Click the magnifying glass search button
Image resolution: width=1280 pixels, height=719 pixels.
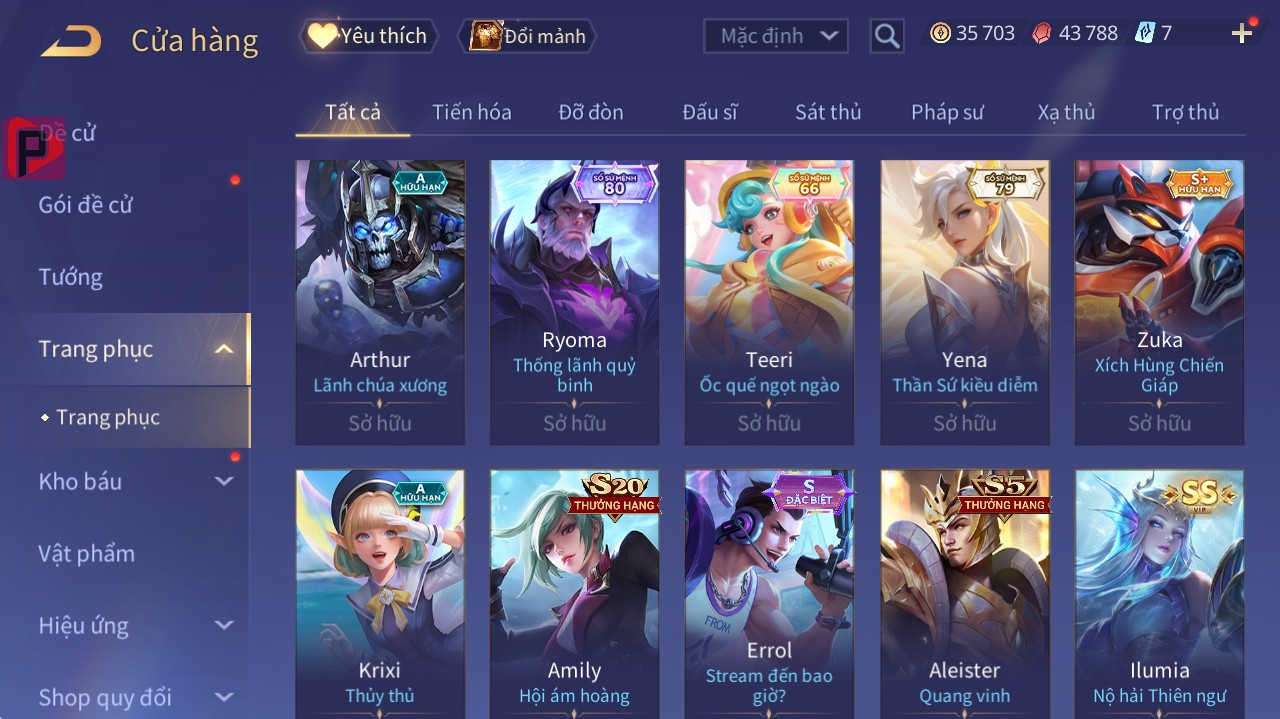click(x=886, y=36)
